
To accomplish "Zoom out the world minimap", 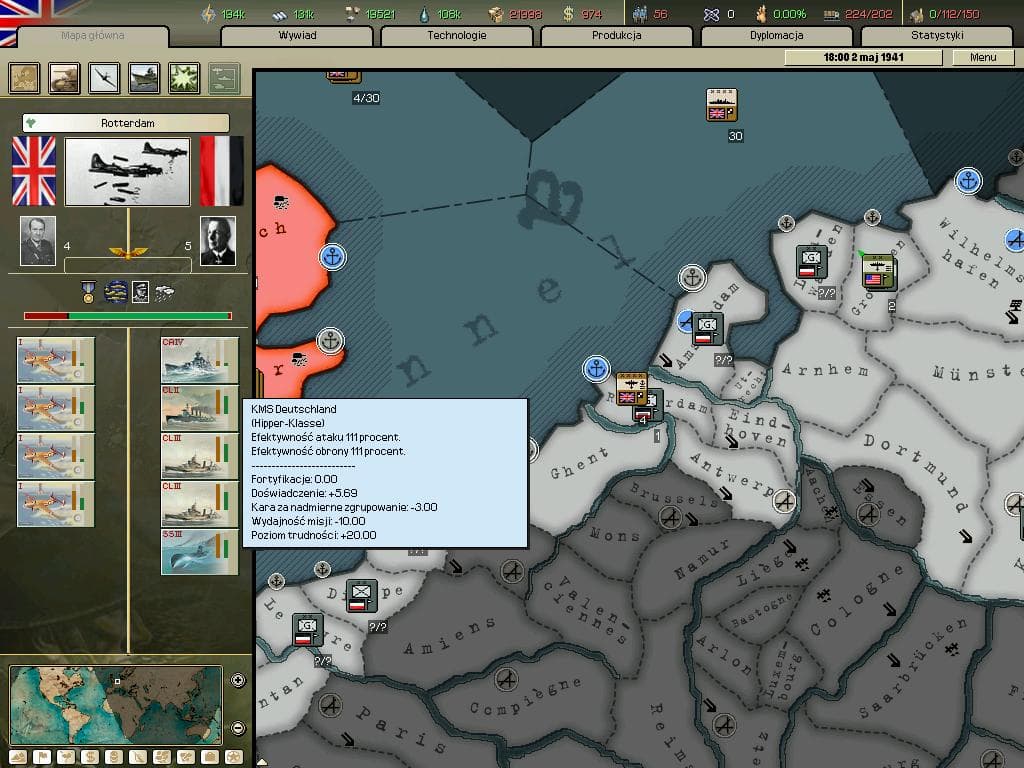I will (x=238, y=728).
